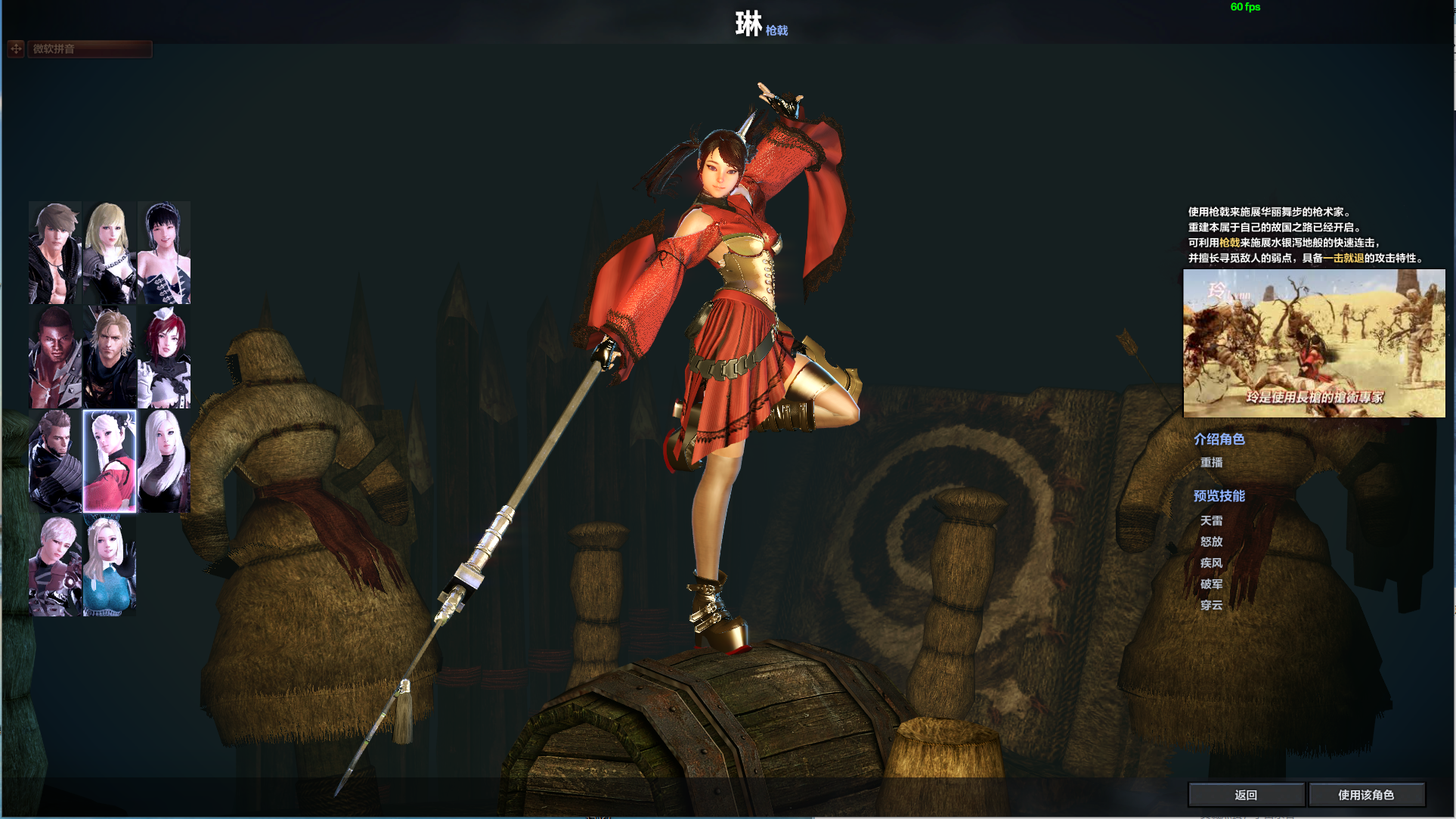Choose the blonde woman in black armor portrait
Image resolution: width=1456 pixels, height=819 pixels.
point(110,253)
